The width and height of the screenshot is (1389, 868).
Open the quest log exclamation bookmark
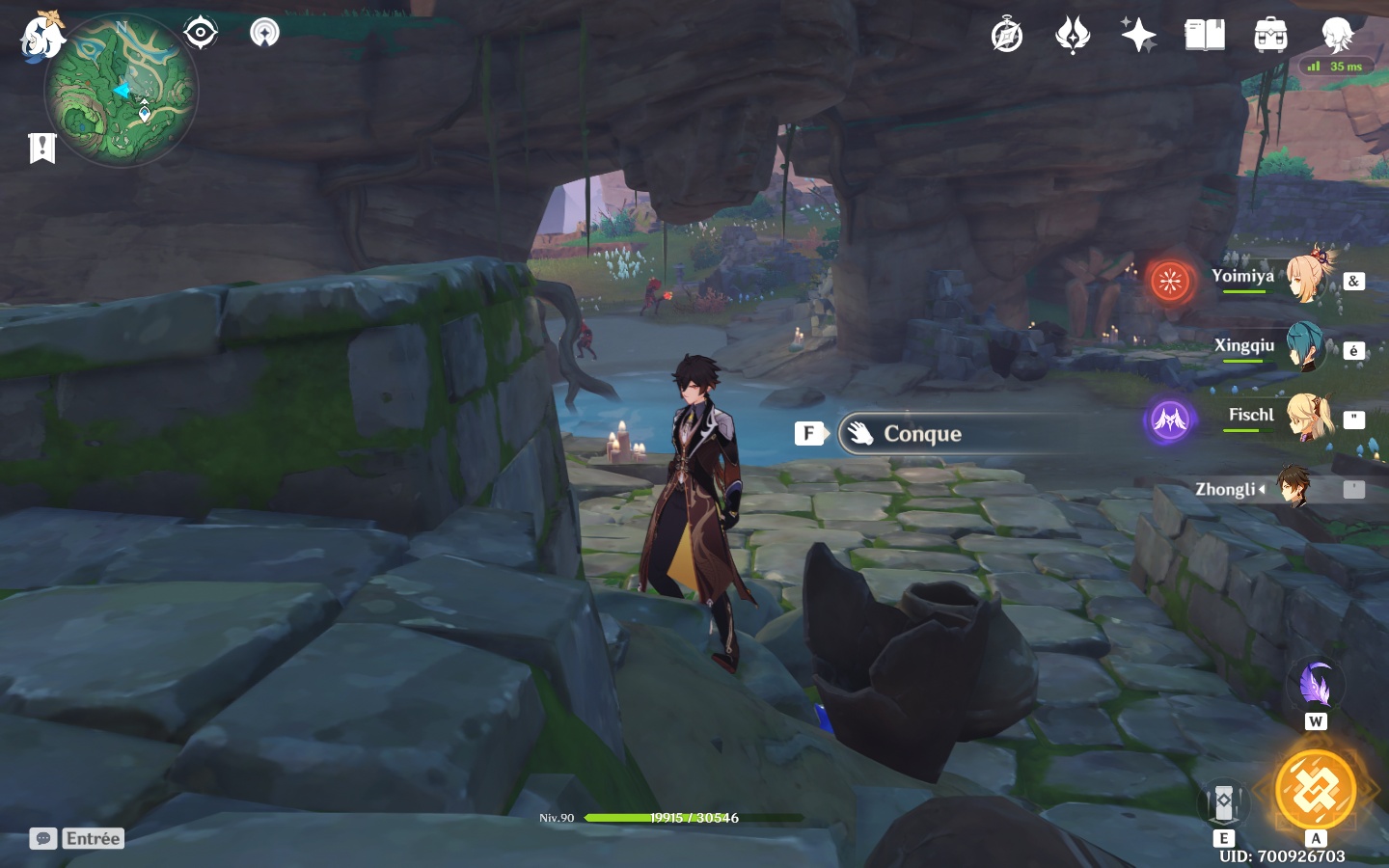pyautogui.click(x=42, y=148)
